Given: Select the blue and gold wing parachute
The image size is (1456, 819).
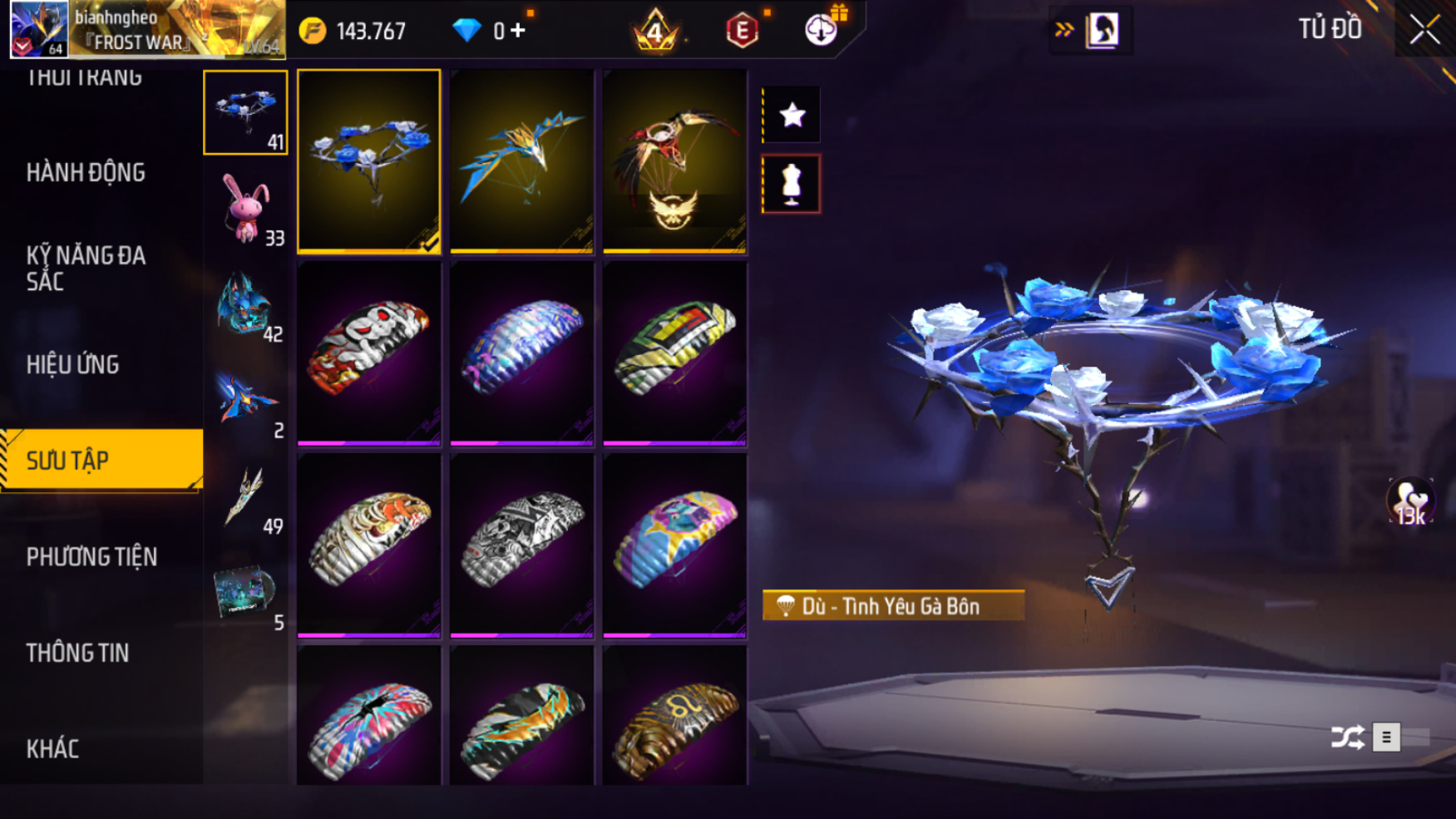Looking at the screenshot, I should (x=521, y=160).
